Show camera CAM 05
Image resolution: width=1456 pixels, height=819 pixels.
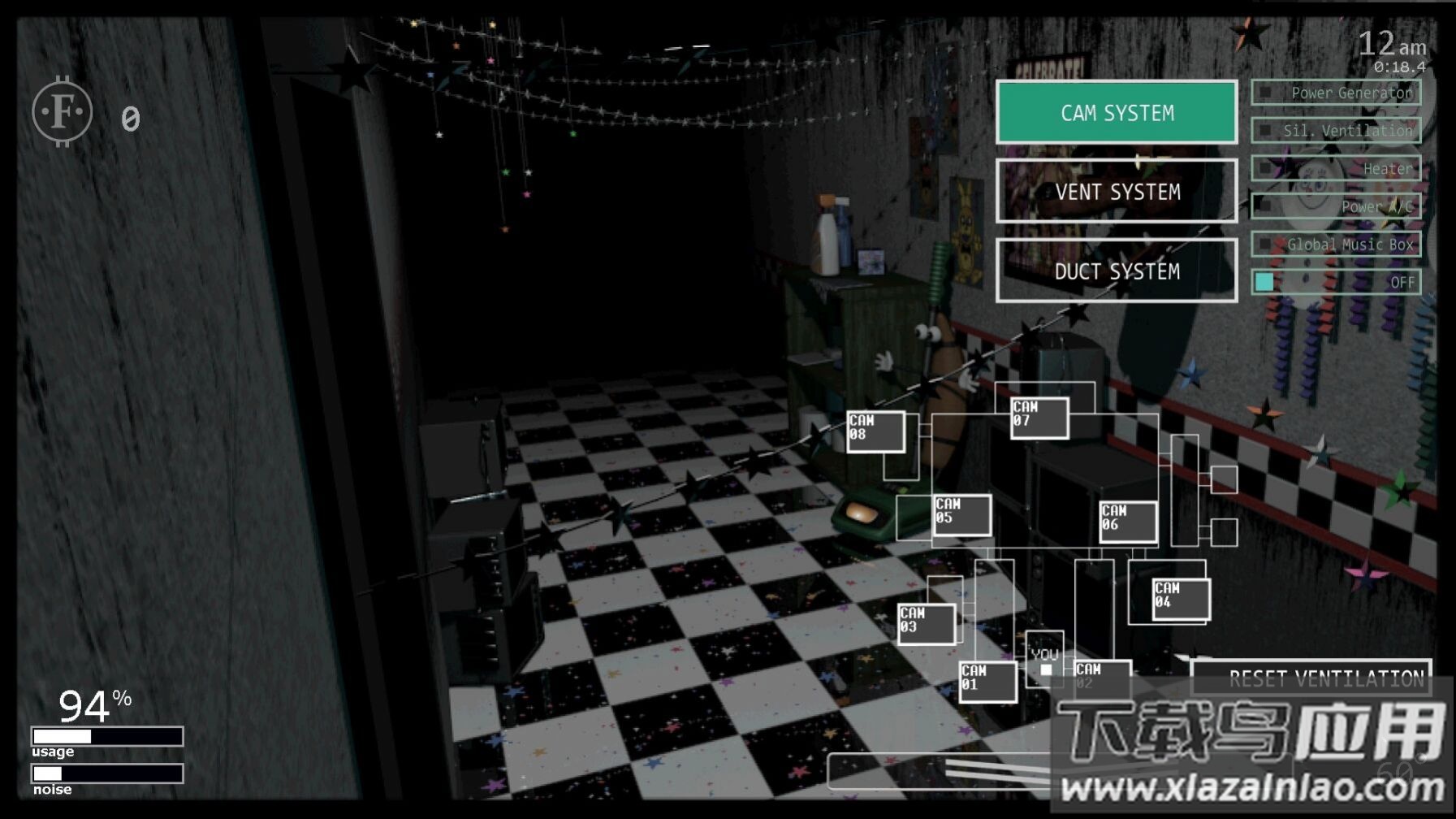(961, 514)
